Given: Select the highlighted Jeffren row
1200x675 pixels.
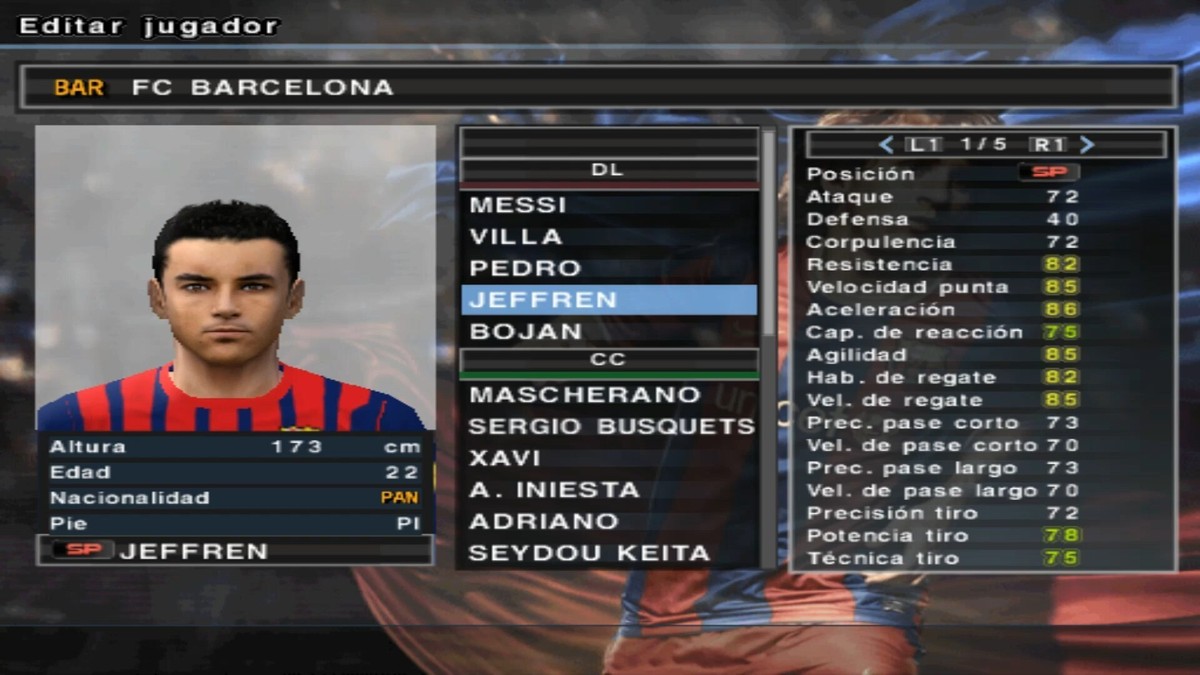Looking at the screenshot, I should coord(608,300).
